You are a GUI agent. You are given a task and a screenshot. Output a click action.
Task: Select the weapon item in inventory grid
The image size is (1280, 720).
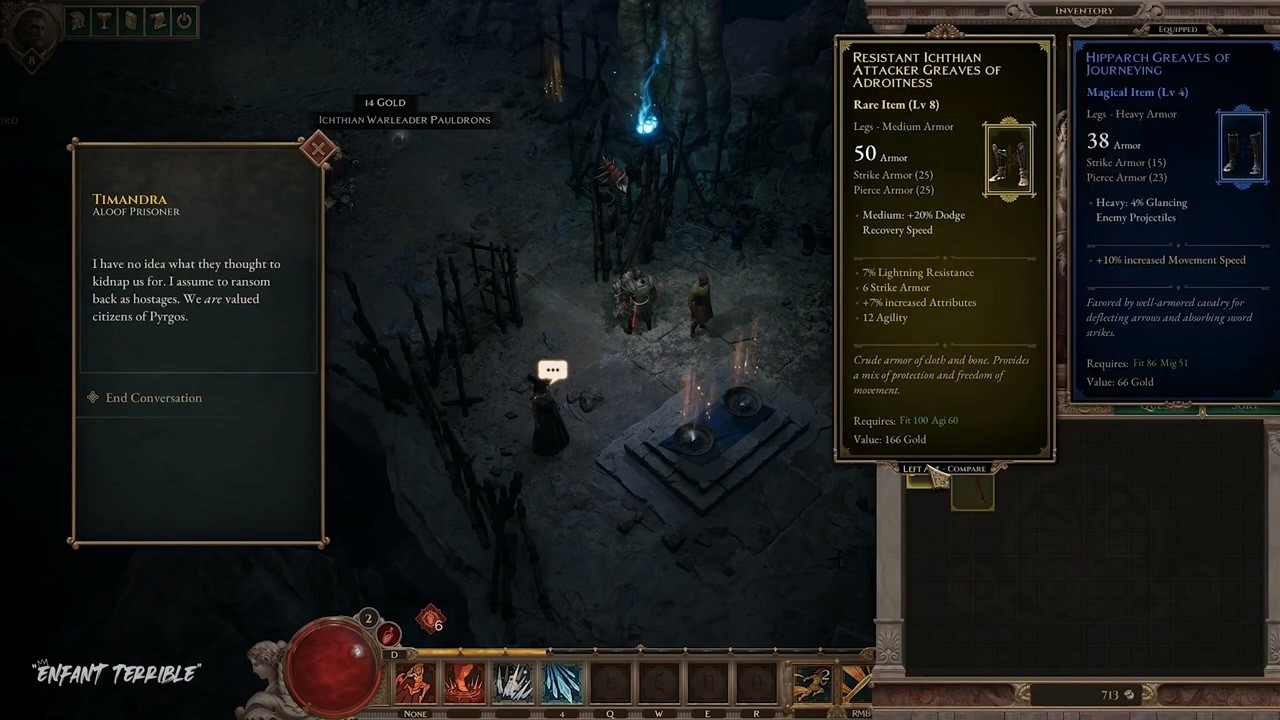(x=972, y=493)
